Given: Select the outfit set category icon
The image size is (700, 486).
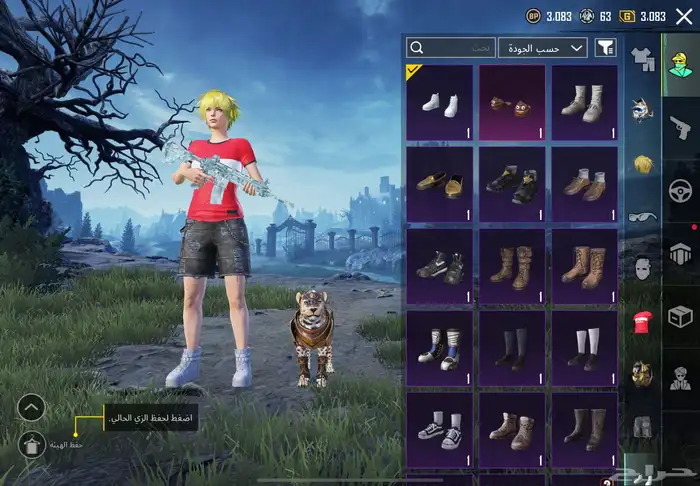Looking at the screenshot, I should (x=641, y=58).
